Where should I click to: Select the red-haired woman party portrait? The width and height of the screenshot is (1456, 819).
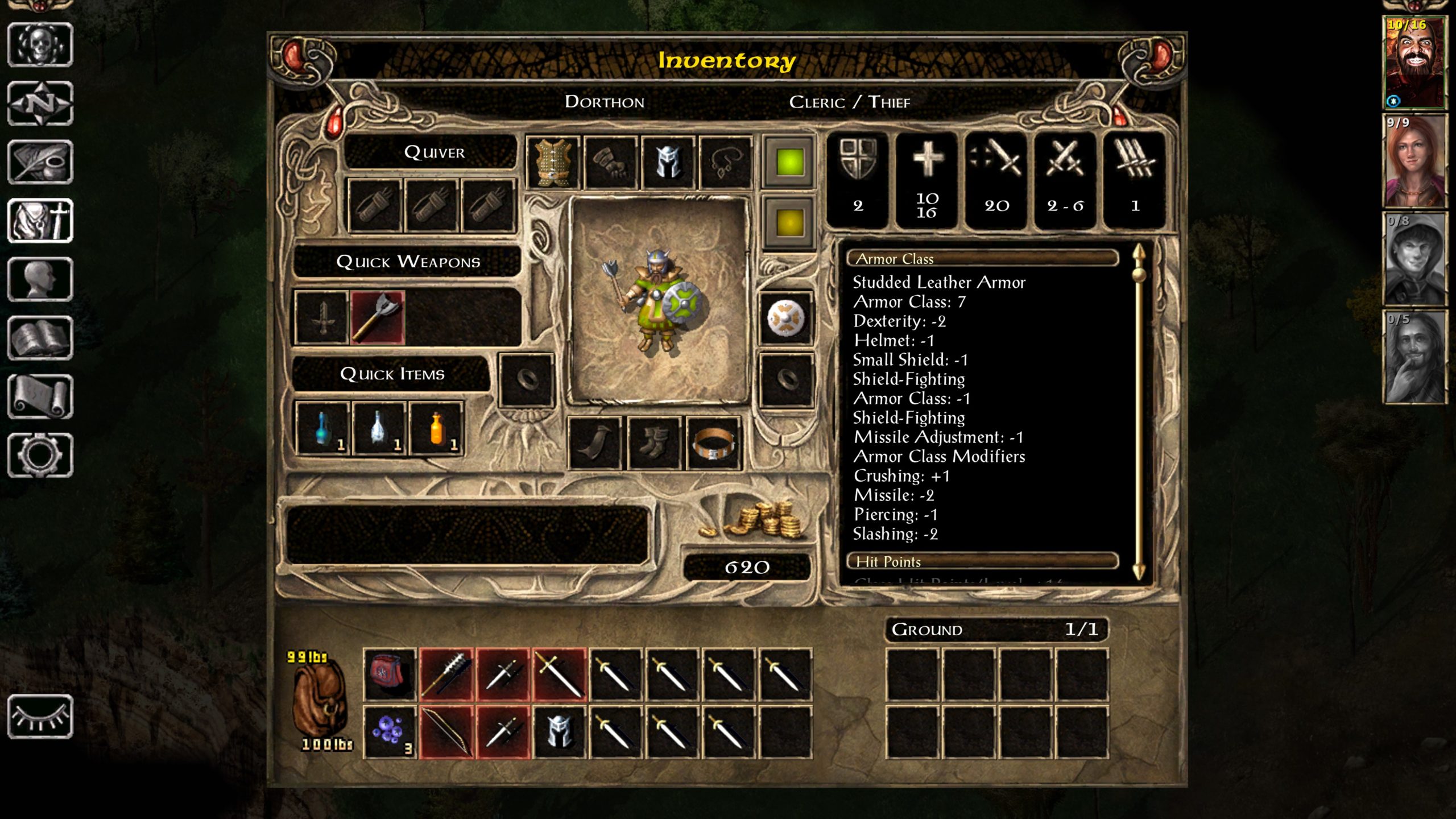1414,162
